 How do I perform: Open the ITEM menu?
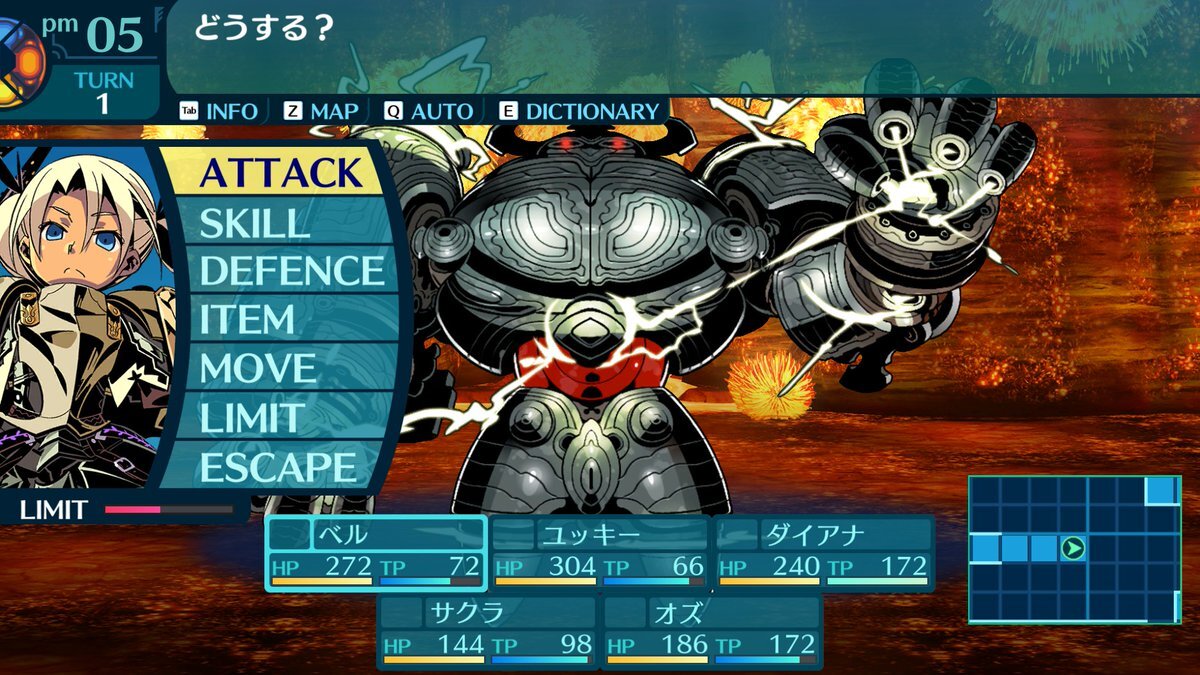247,320
